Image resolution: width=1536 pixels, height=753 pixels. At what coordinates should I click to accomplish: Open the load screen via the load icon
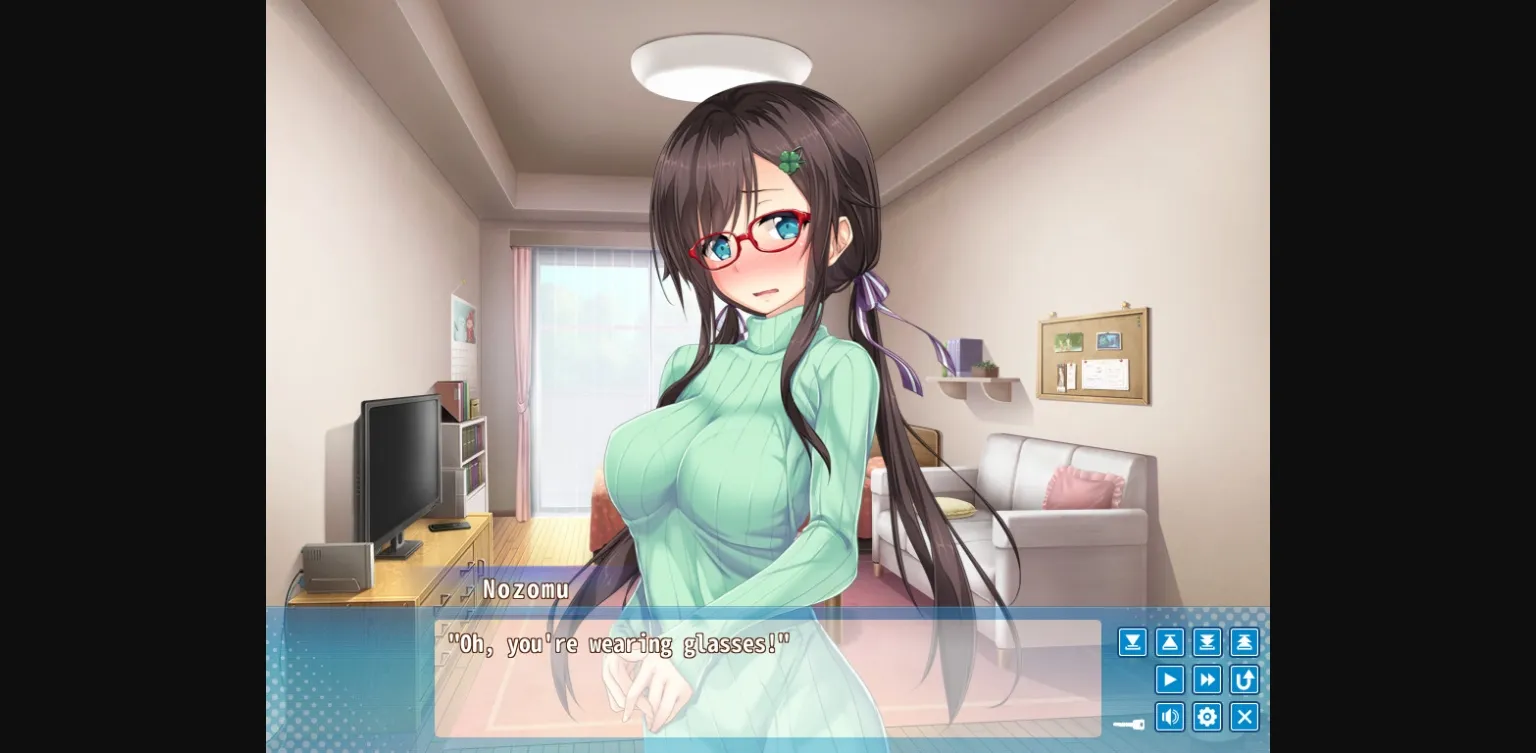point(1170,642)
